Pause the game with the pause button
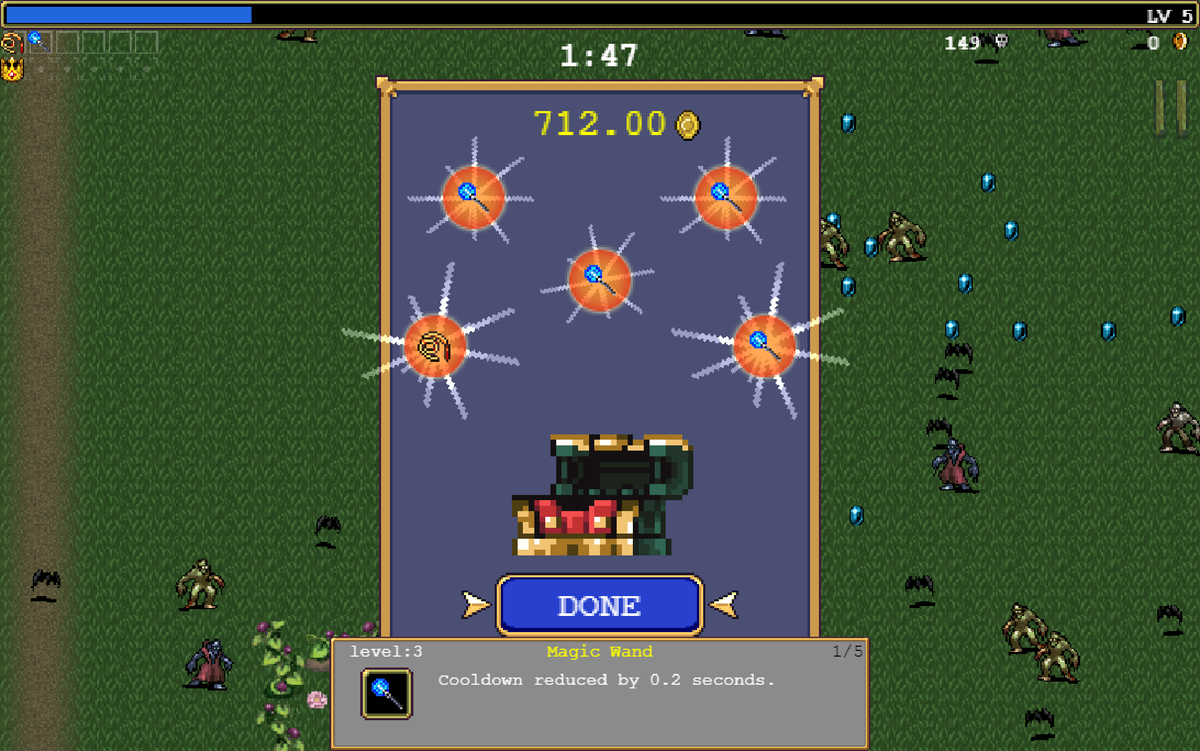This screenshot has width=1200, height=751. coord(1171,106)
